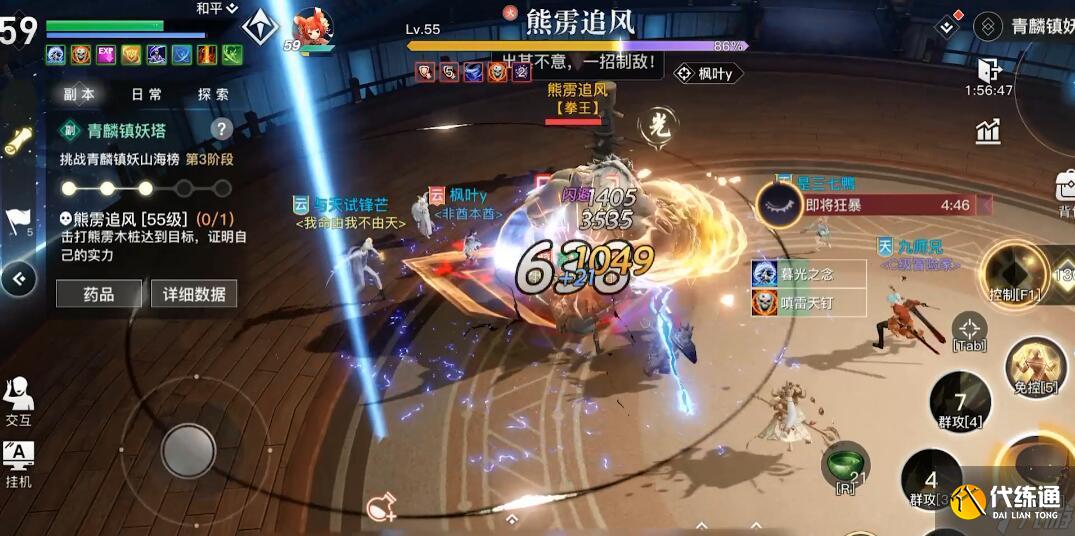
Task: Switch target with the crosshair button
Action: [x=969, y=329]
